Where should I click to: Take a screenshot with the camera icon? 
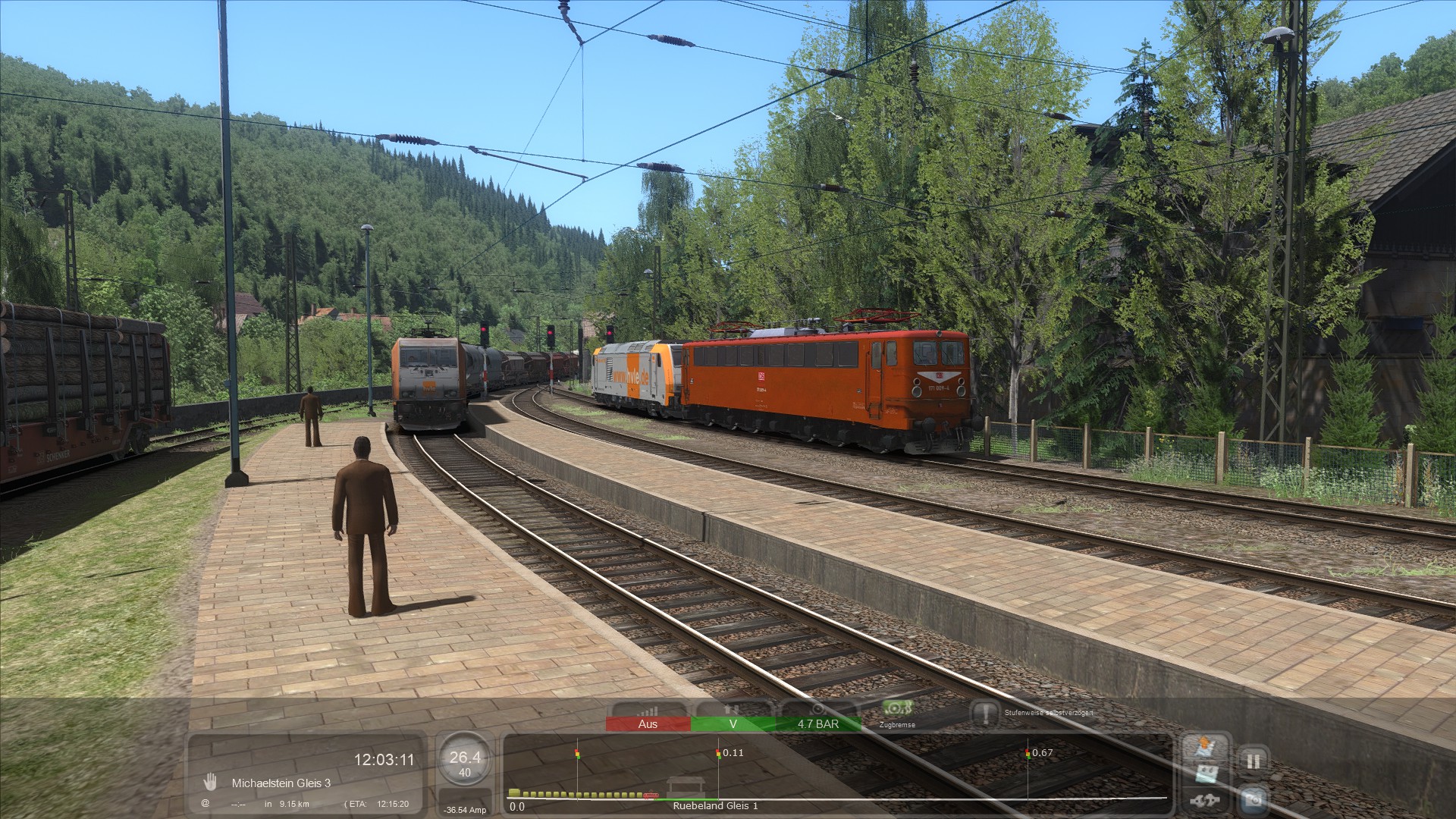tap(1253, 799)
